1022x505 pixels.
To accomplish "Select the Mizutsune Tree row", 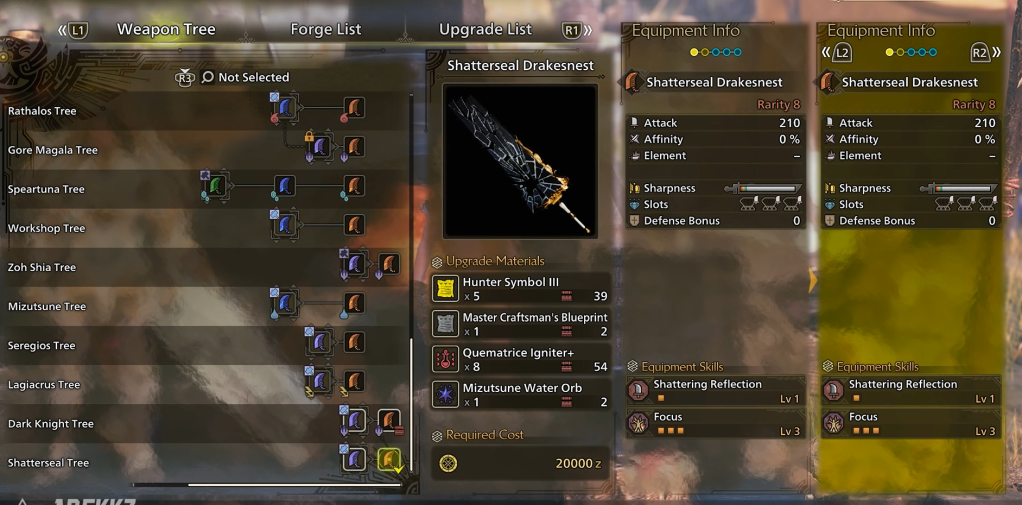I will point(46,306).
